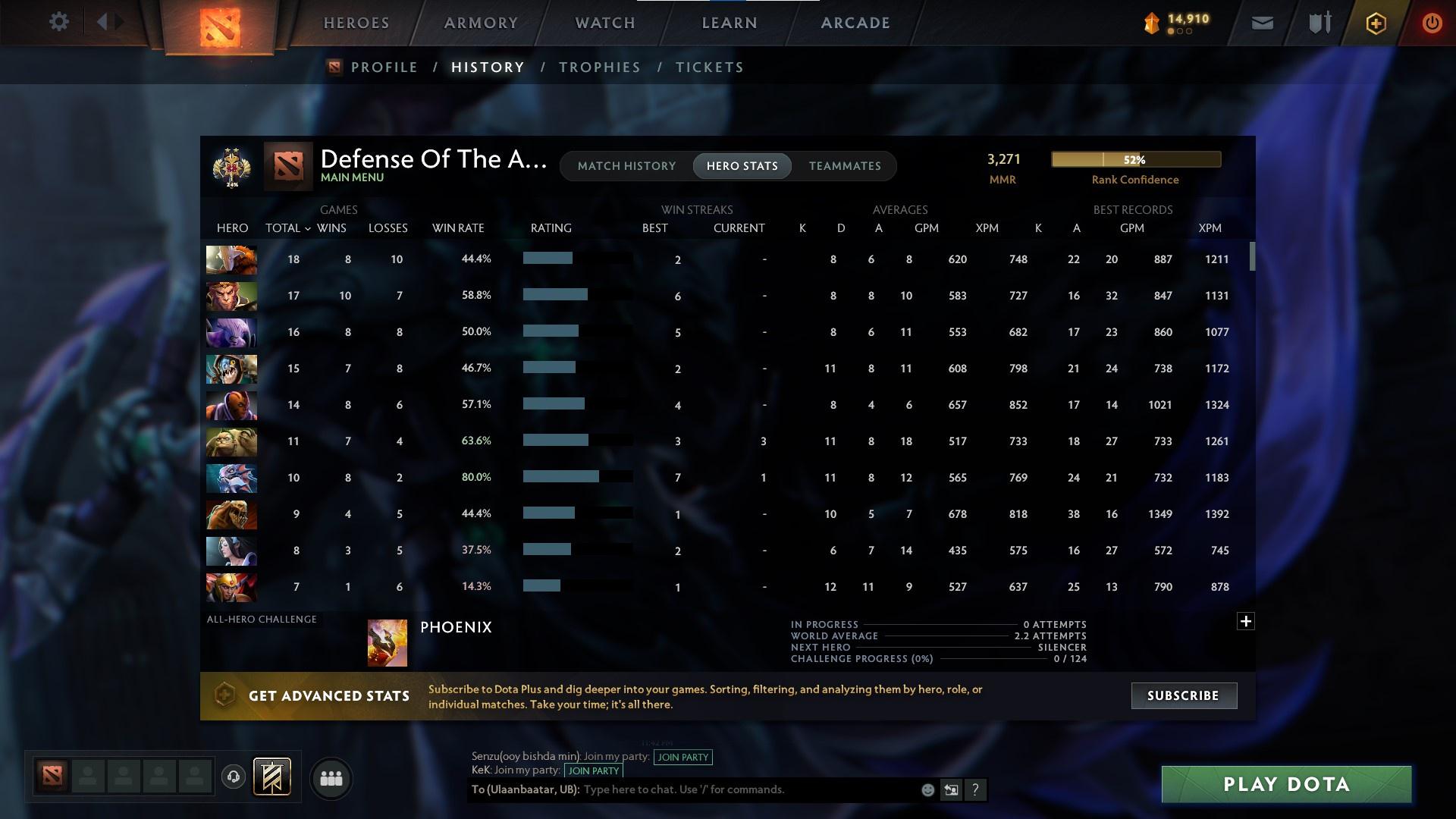The width and height of the screenshot is (1456, 819).
Task: Open the Armory shield and sword icon
Action: point(1319,22)
